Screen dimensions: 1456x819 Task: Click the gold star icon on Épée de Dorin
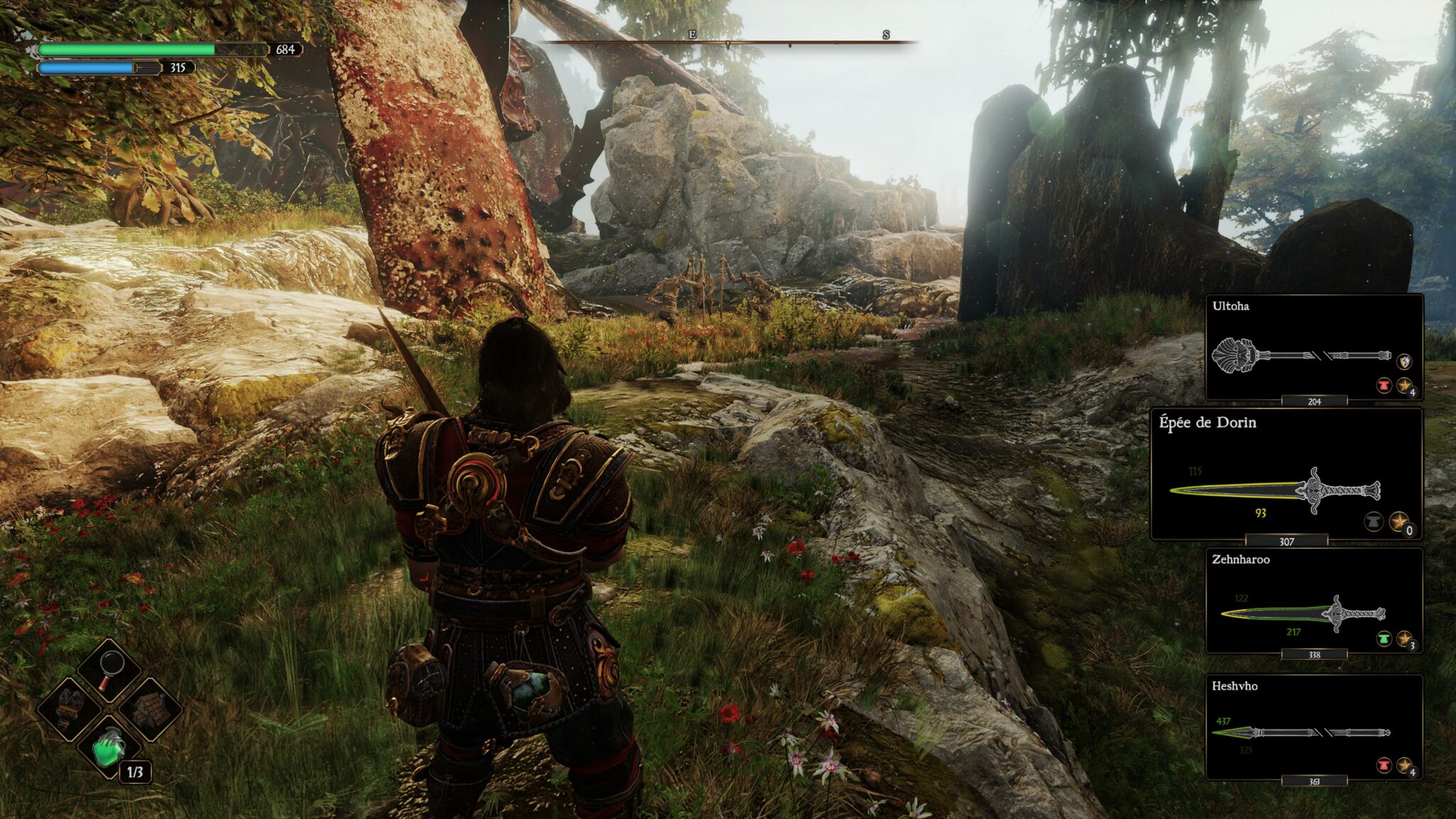(x=1399, y=522)
